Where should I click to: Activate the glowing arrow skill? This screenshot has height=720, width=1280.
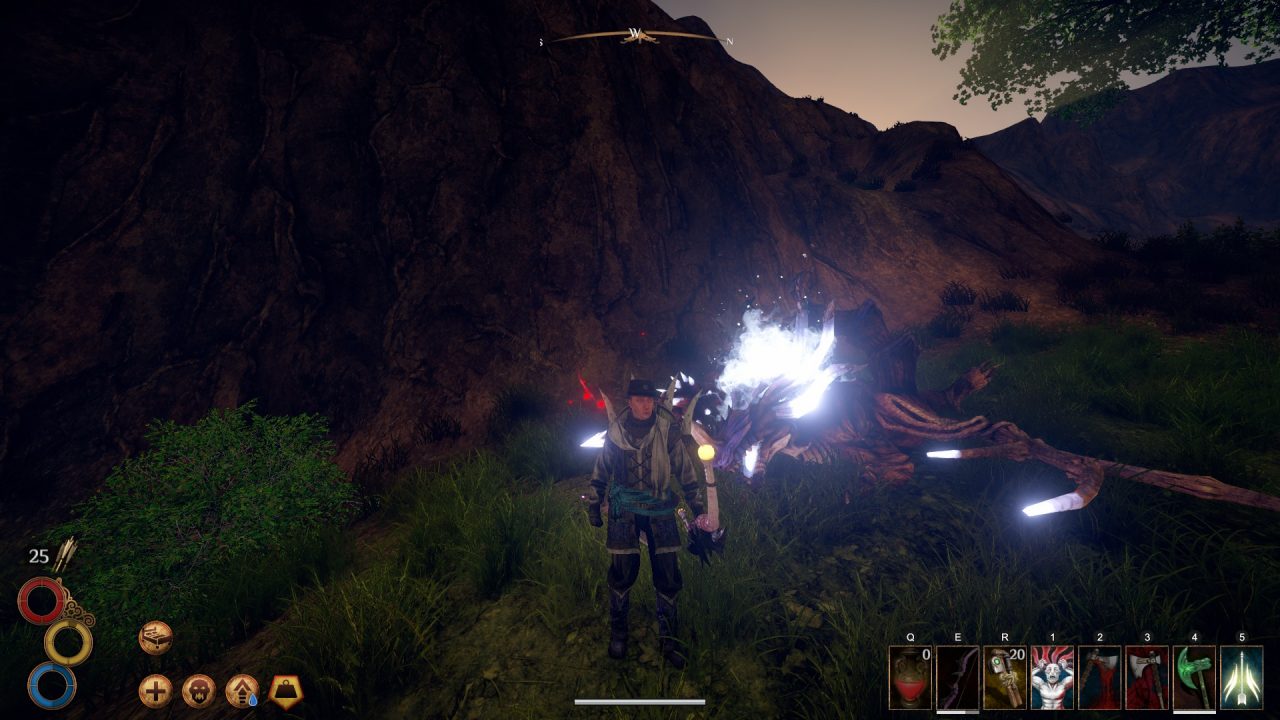[1241, 677]
